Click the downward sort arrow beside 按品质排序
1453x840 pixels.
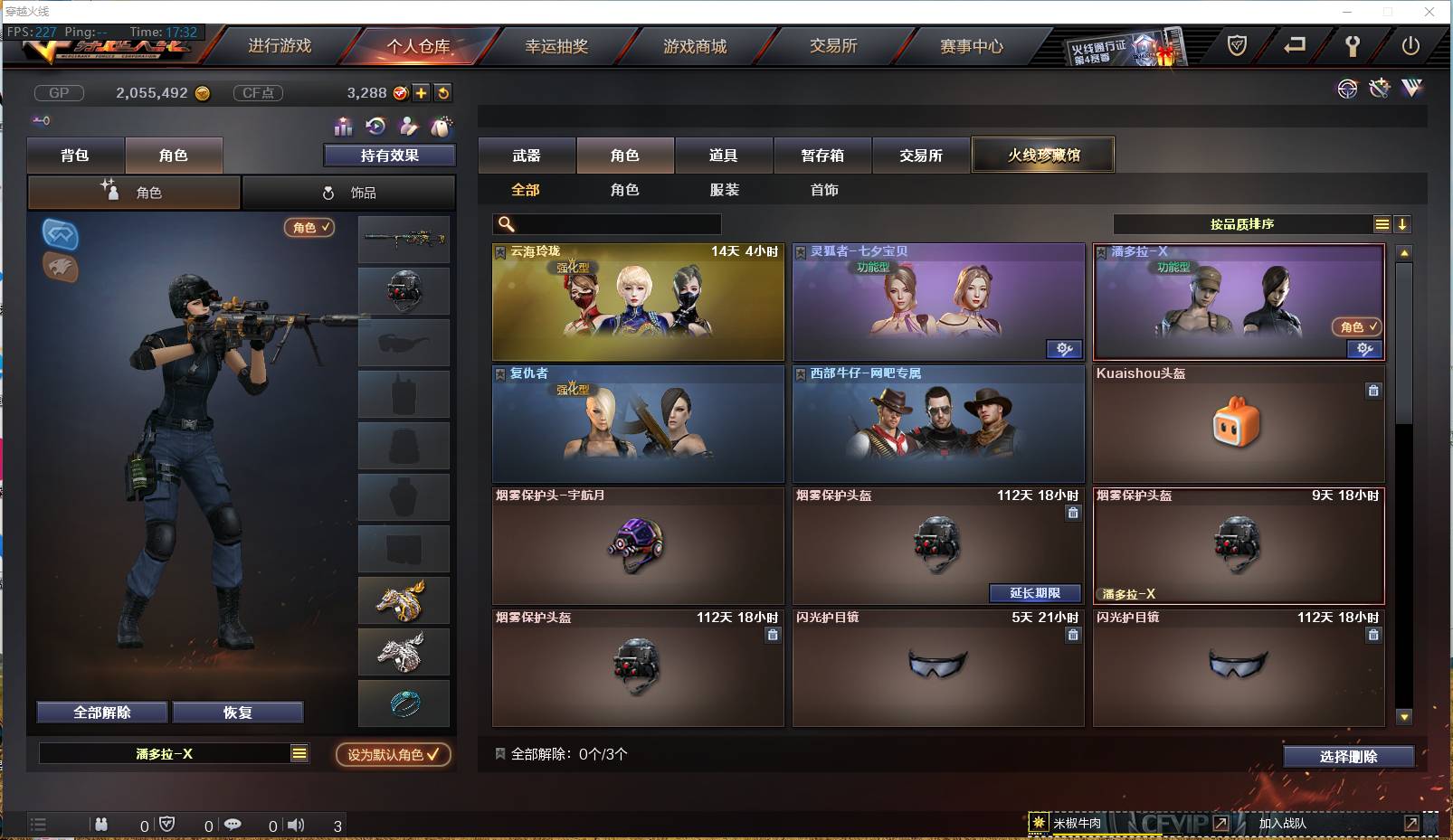pos(1402,223)
